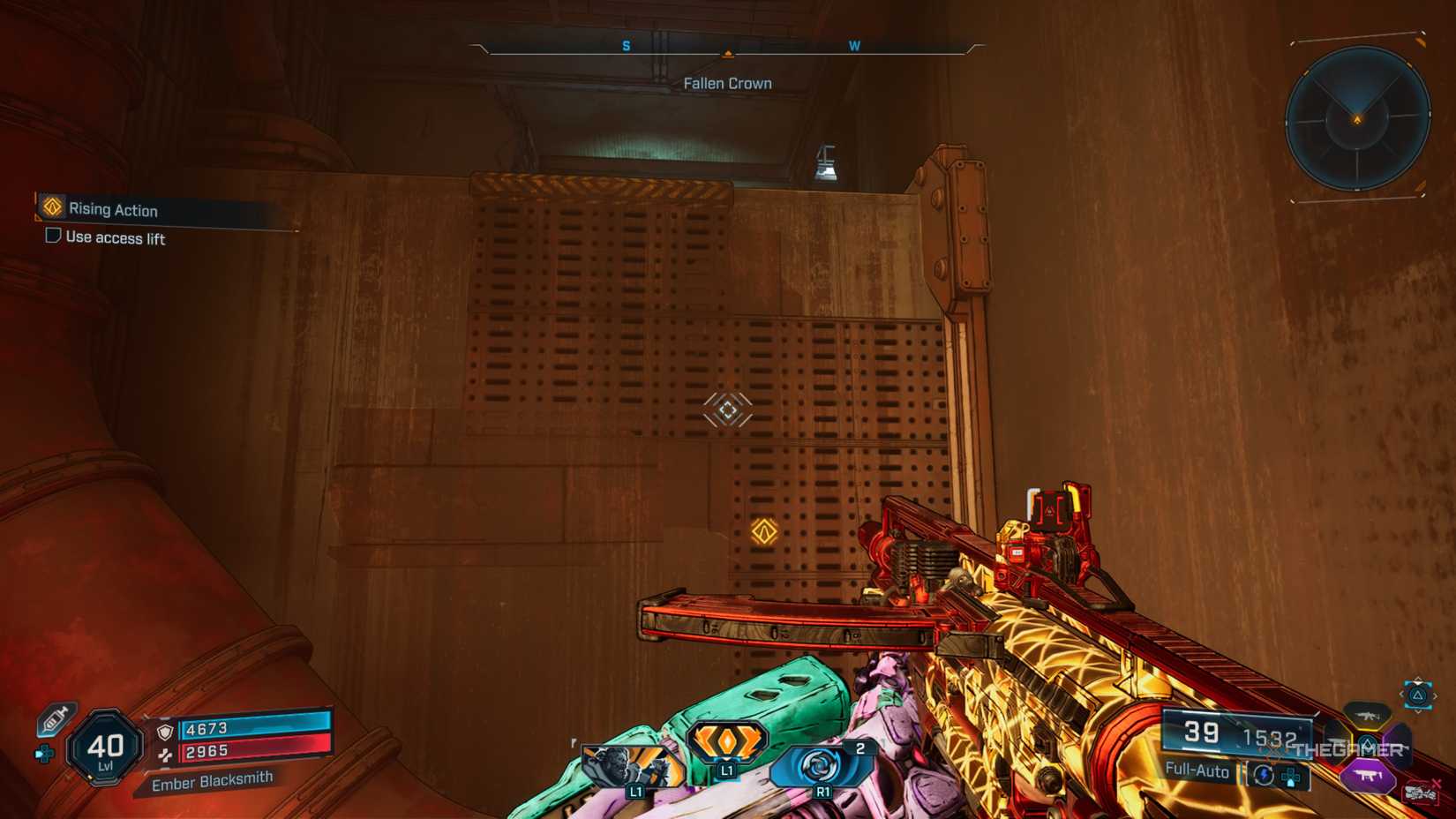Toggle the Full-Auto fire mode label
This screenshot has width=1456, height=819.
coord(1197,770)
